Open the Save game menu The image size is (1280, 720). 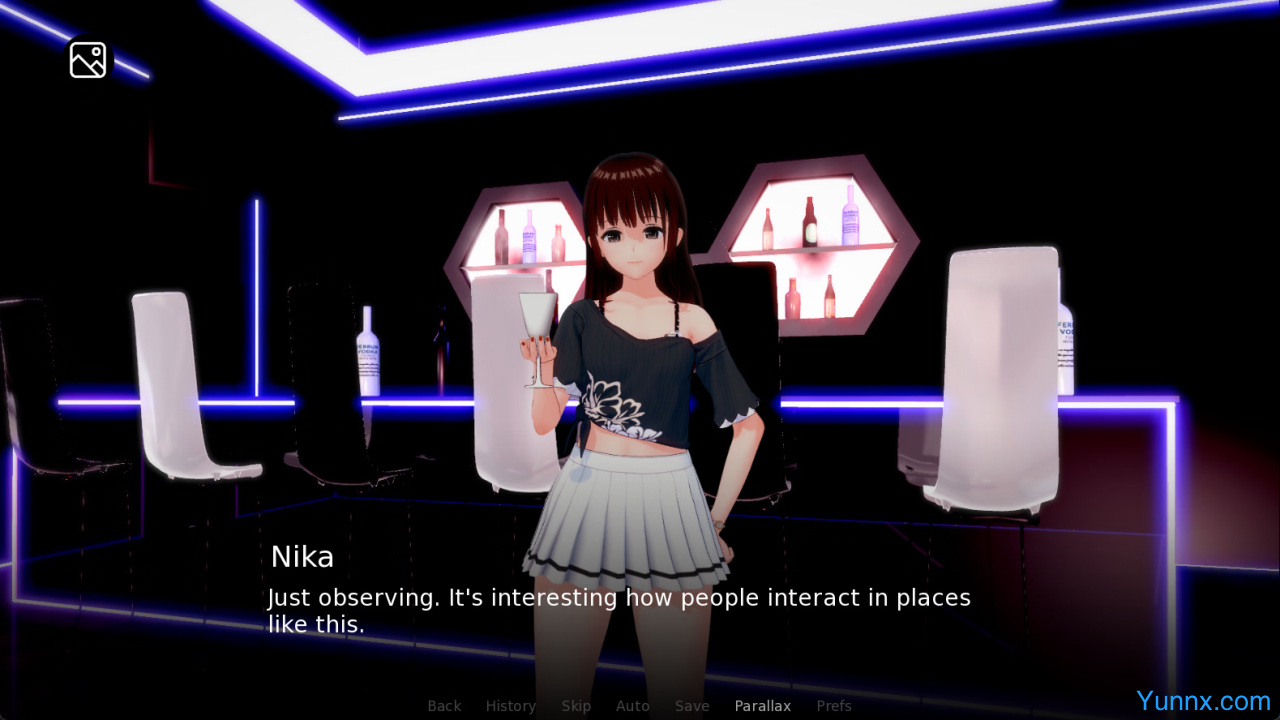click(x=692, y=706)
